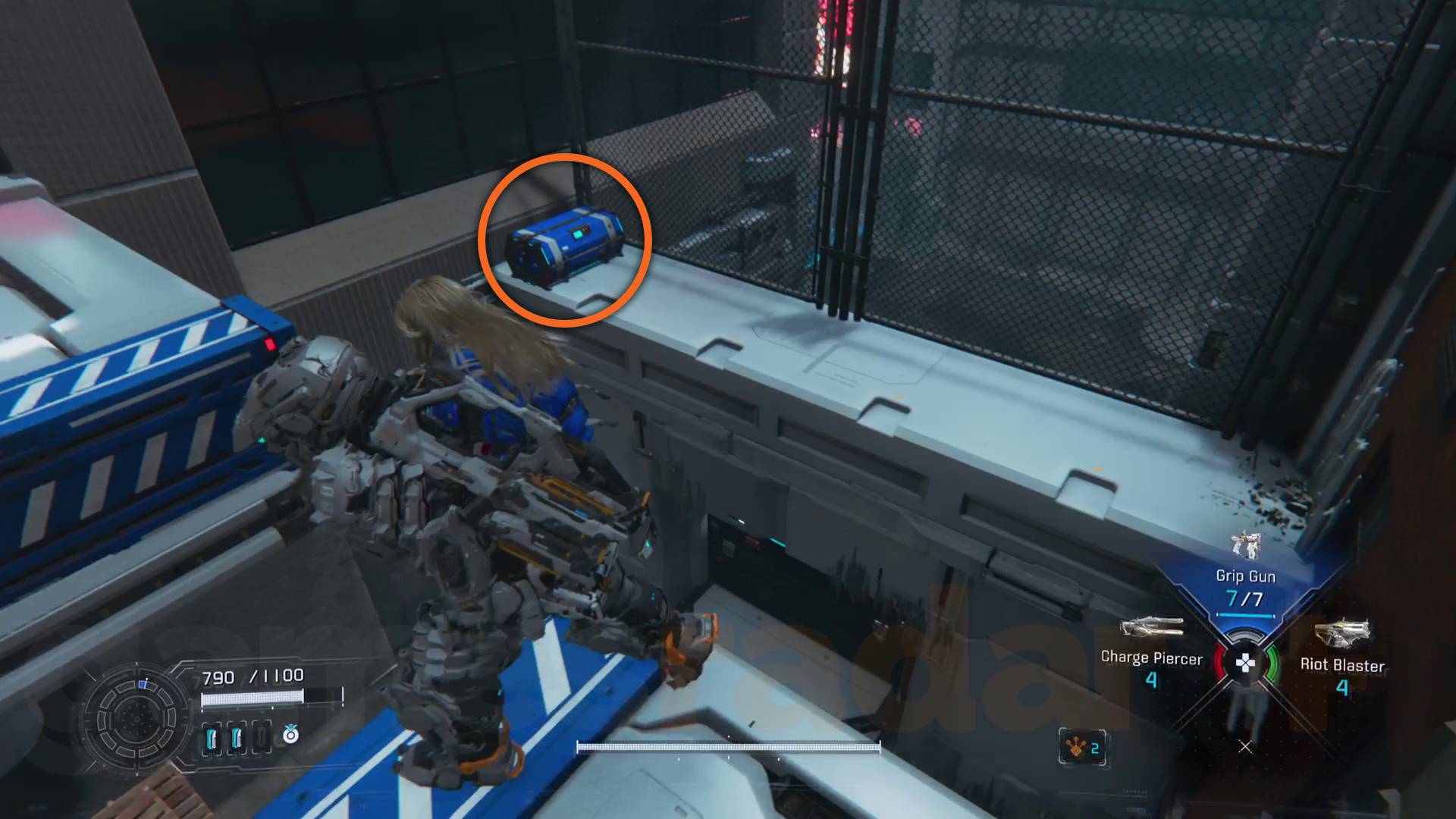Click the X crosshair marker below the weapon wheel
This screenshot has height=819, width=1456.
tap(1244, 747)
